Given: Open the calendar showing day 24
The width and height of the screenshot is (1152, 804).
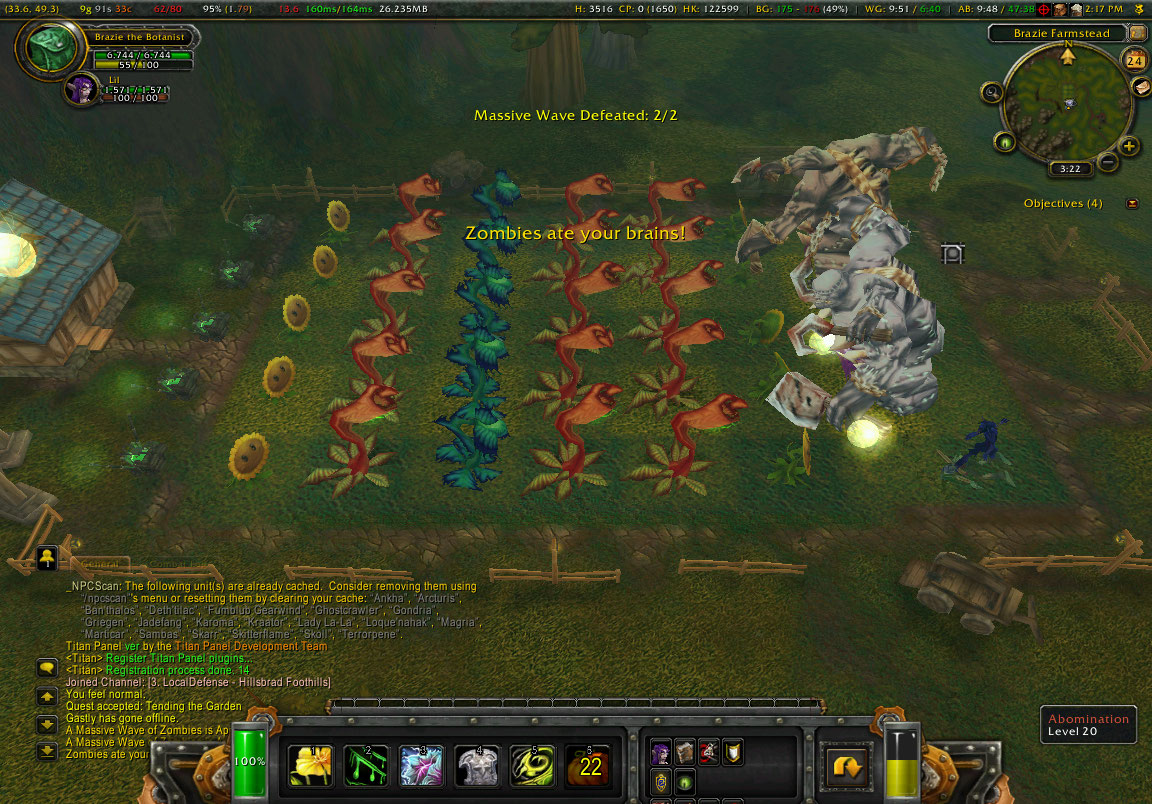Looking at the screenshot, I should coord(1134,60).
